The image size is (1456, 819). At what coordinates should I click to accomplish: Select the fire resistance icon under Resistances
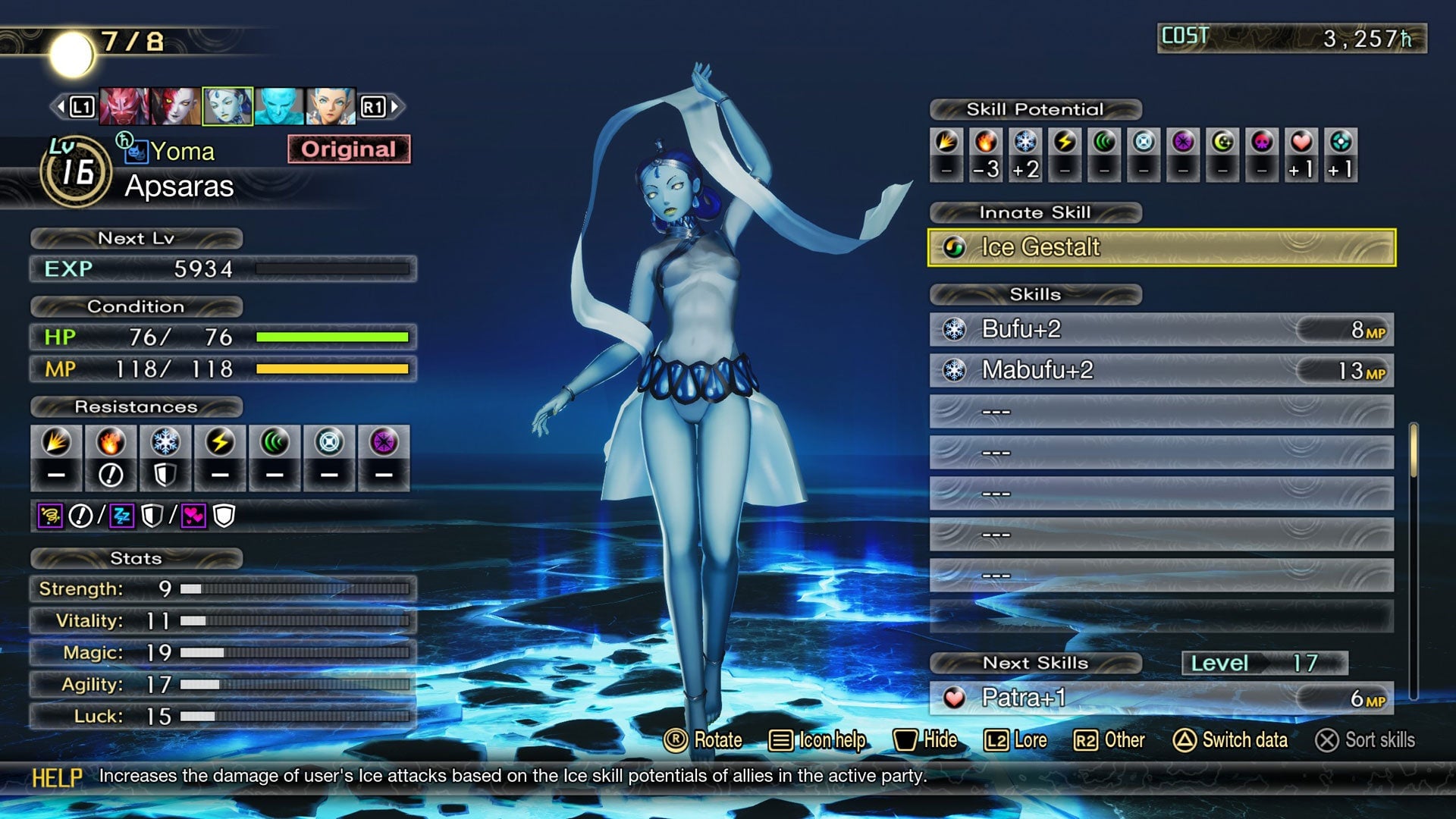[111, 442]
